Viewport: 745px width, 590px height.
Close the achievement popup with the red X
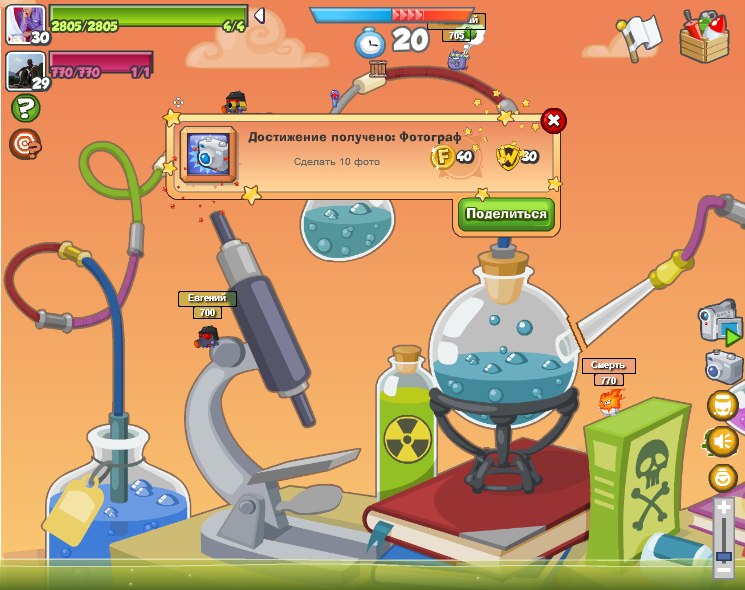553,121
